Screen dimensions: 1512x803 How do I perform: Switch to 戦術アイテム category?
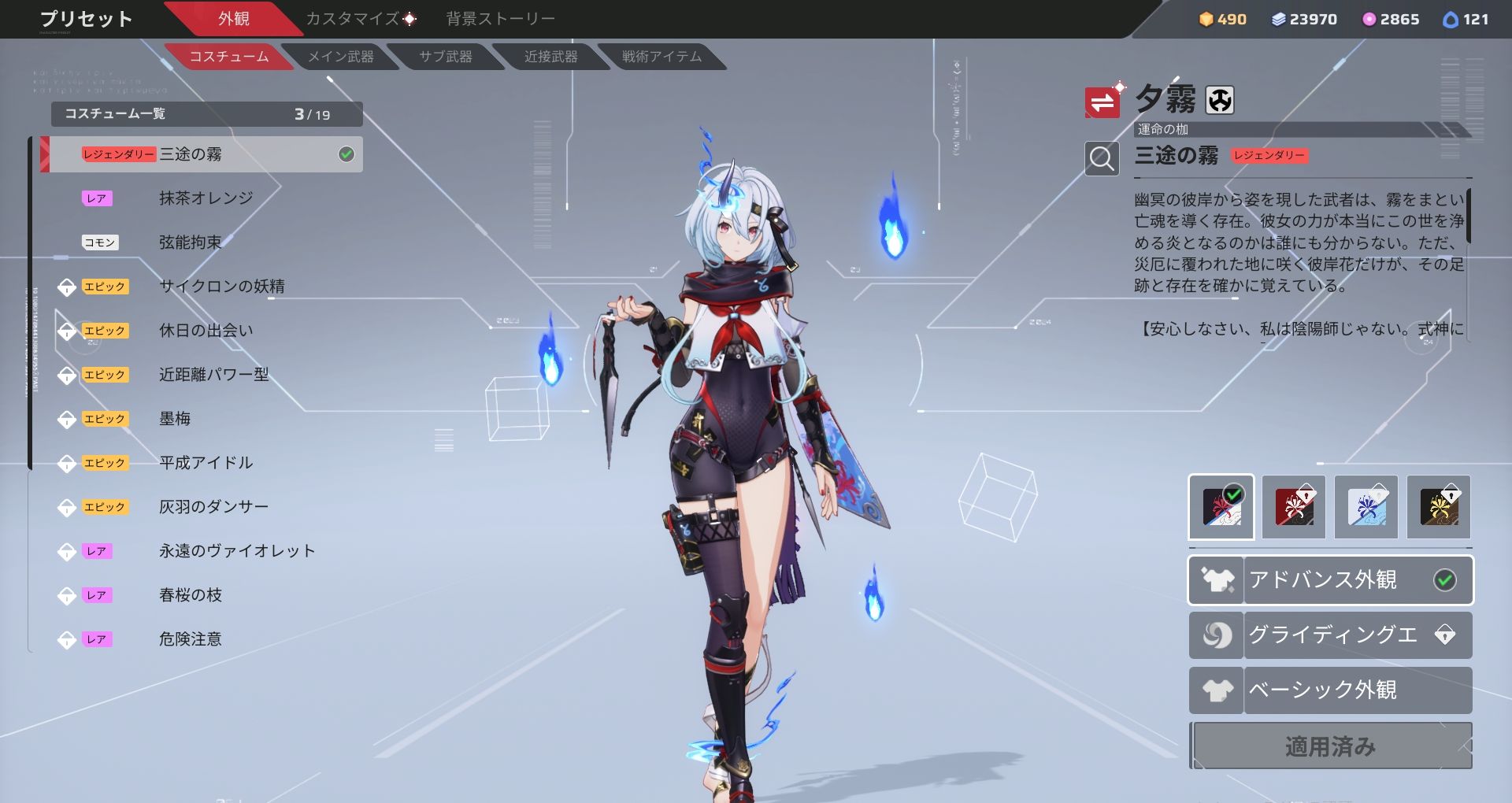(661, 57)
